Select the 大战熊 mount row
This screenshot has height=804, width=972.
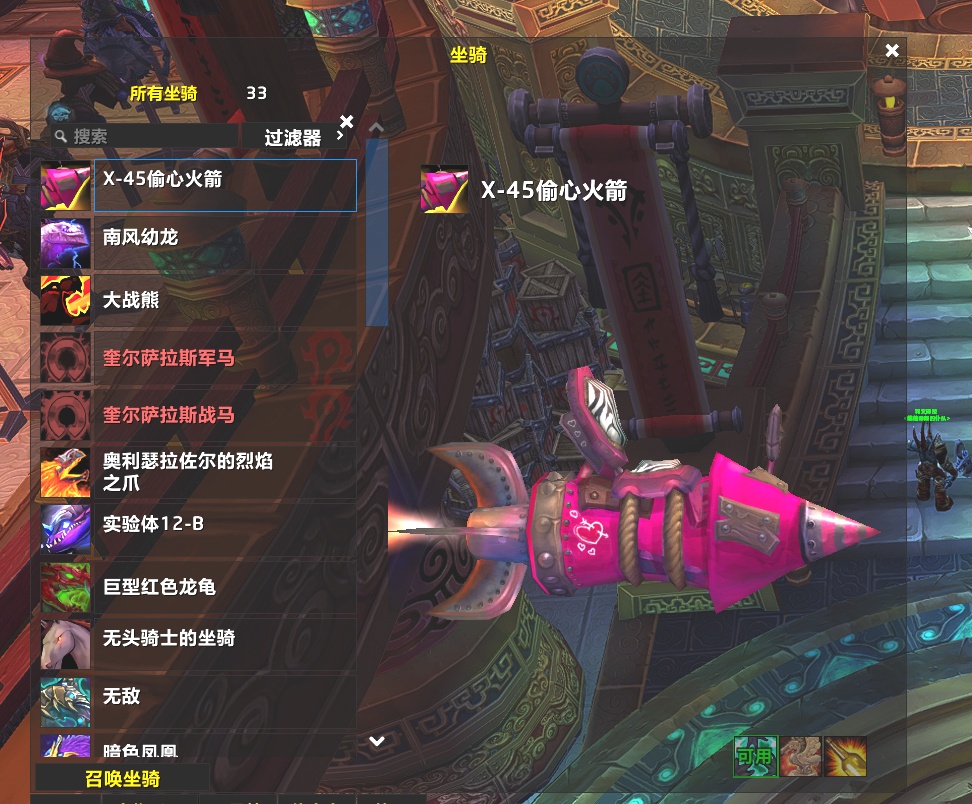click(224, 301)
